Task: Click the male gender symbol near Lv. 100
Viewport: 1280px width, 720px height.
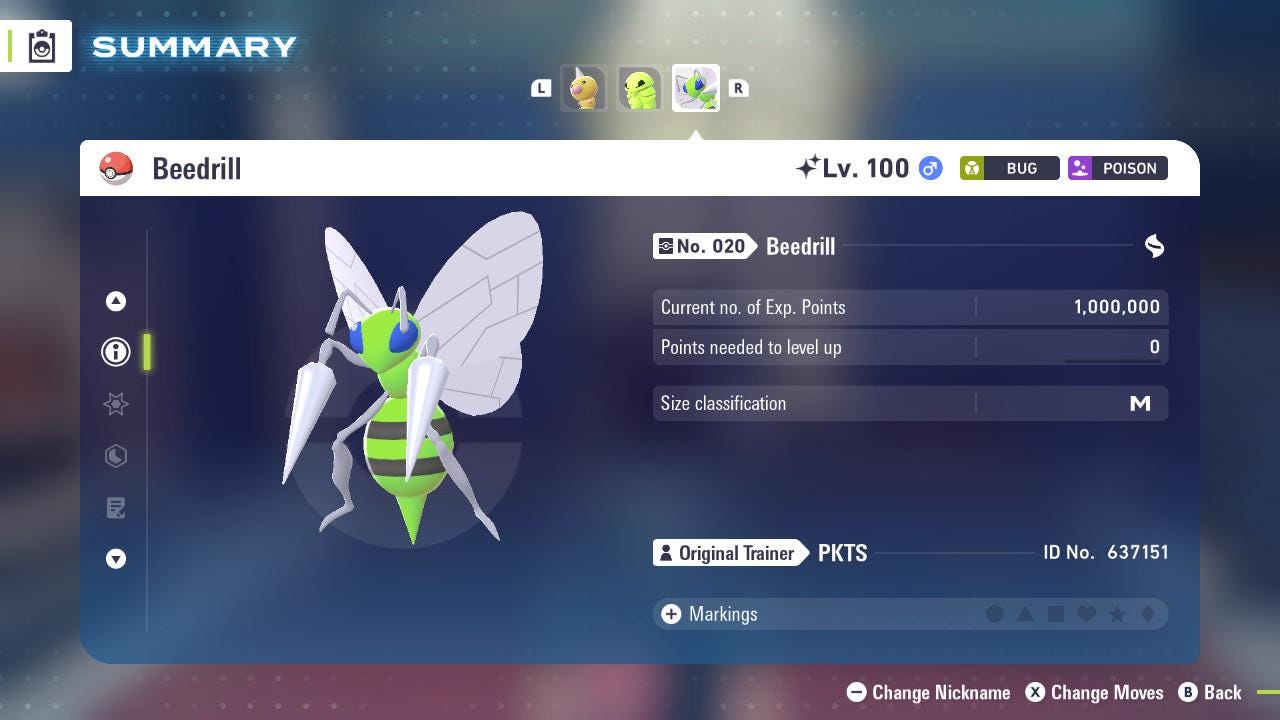Action: (929, 168)
